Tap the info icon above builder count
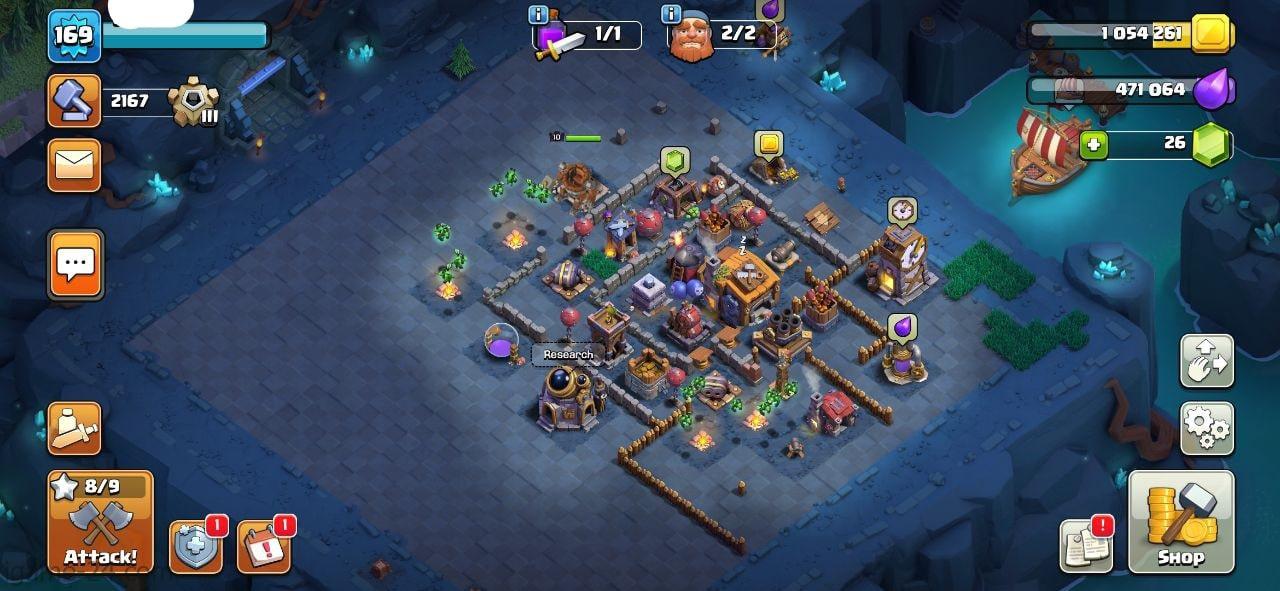 672,14
